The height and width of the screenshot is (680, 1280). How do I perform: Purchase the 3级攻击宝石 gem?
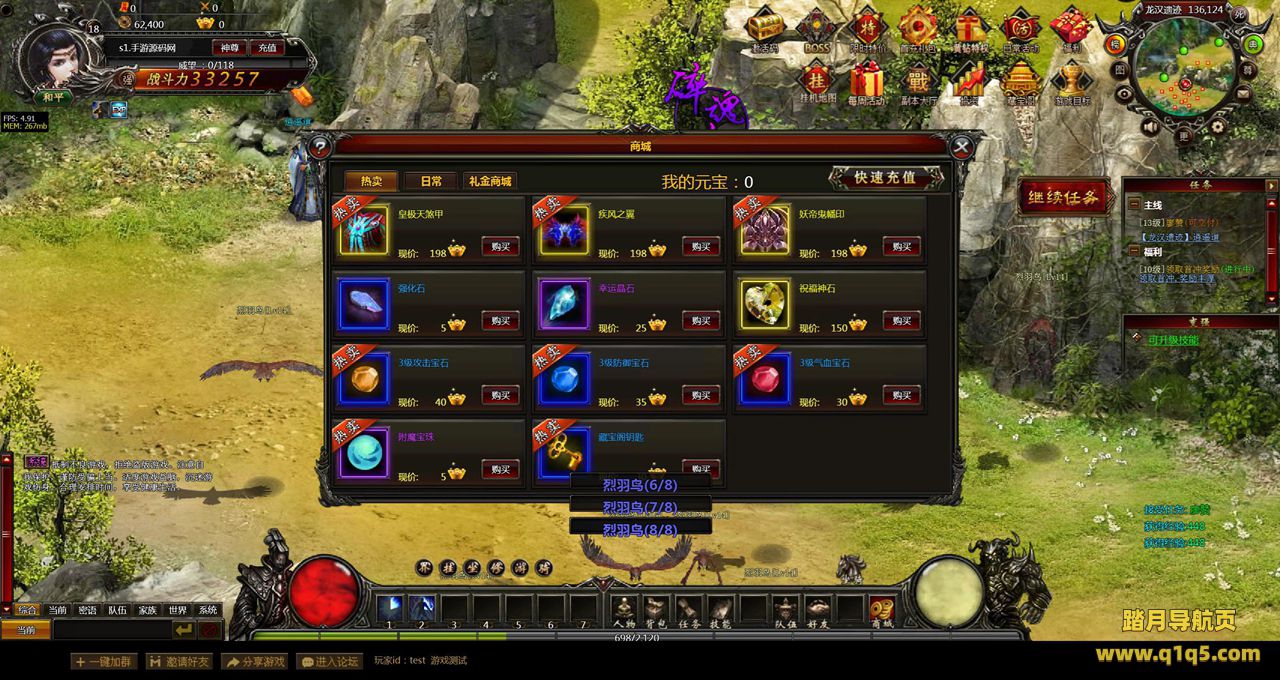(500, 395)
